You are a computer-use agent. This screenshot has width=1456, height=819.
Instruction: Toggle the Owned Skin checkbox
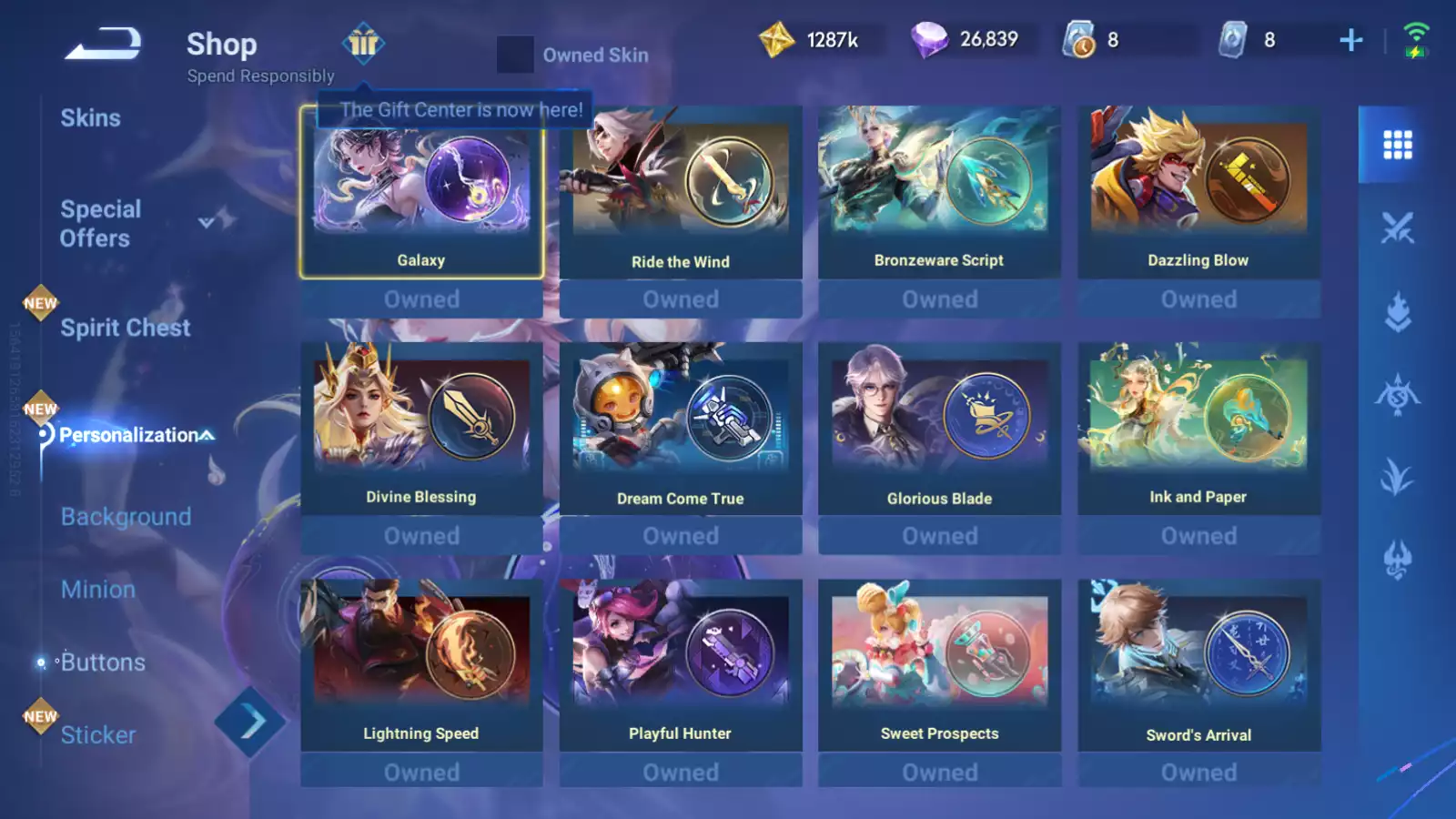[x=515, y=55]
